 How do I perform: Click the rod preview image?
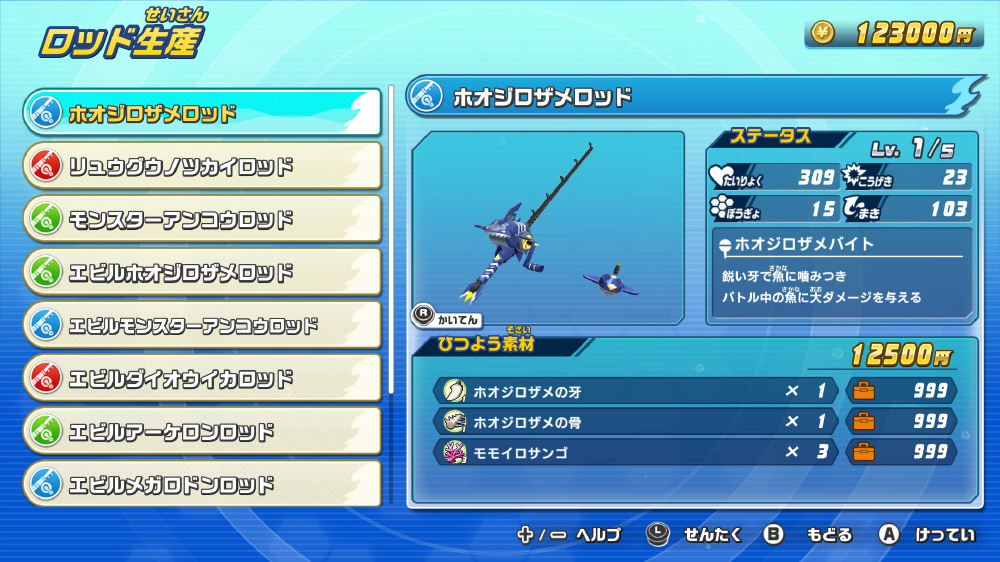tap(548, 228)
